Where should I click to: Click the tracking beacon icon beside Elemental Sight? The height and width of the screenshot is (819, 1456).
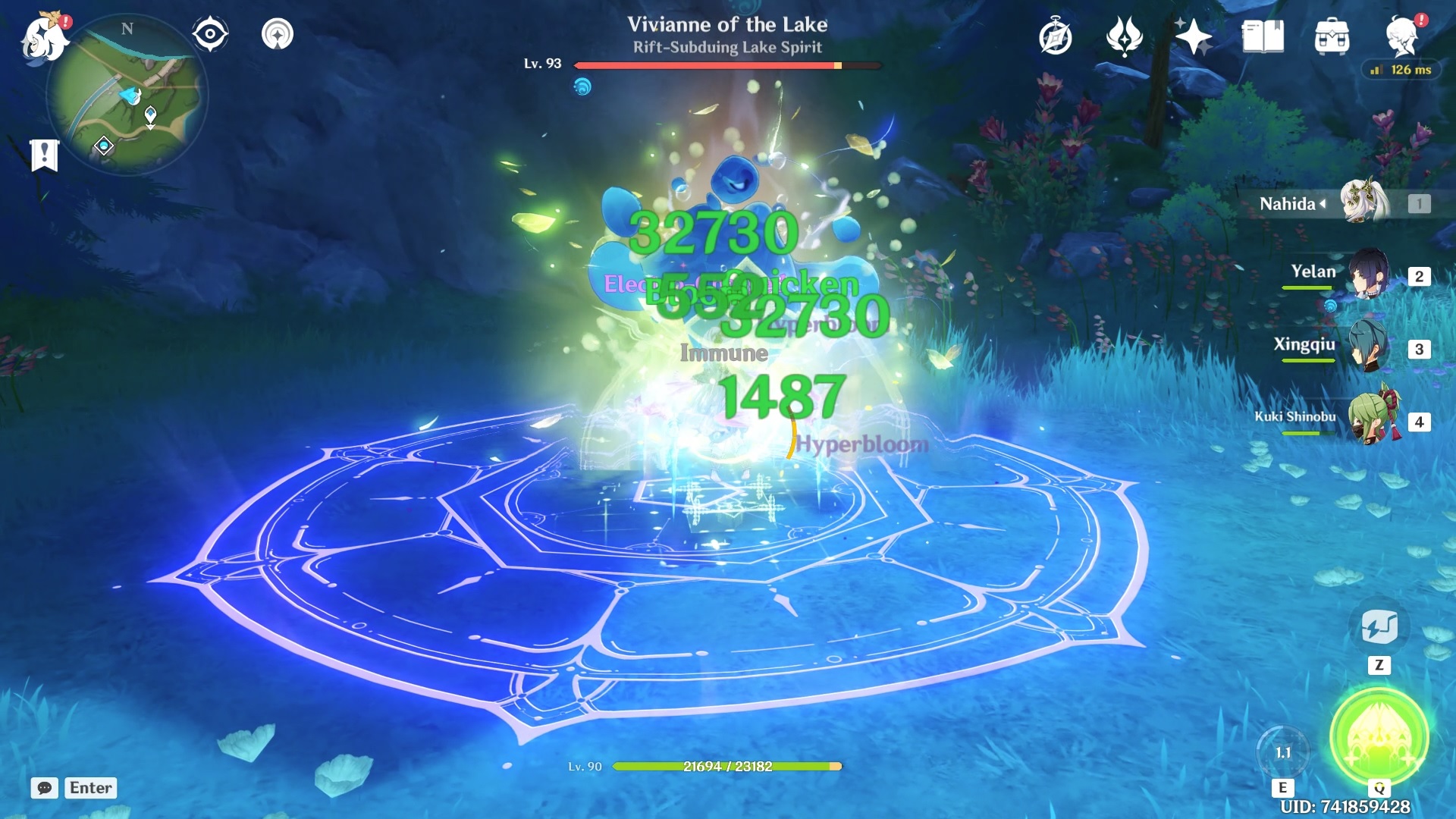280,33
